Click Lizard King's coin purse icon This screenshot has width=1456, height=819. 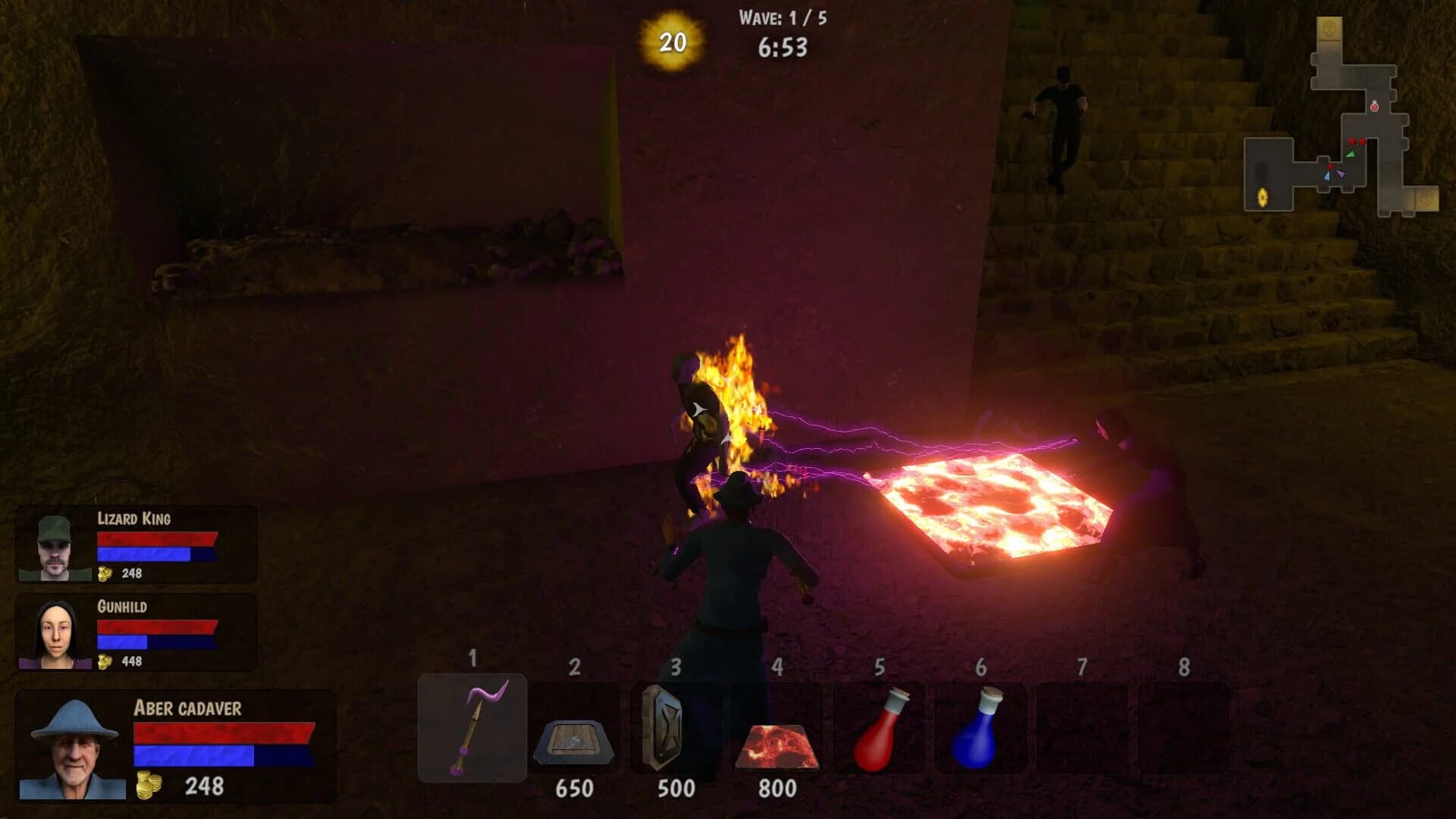tap(105, 575)
